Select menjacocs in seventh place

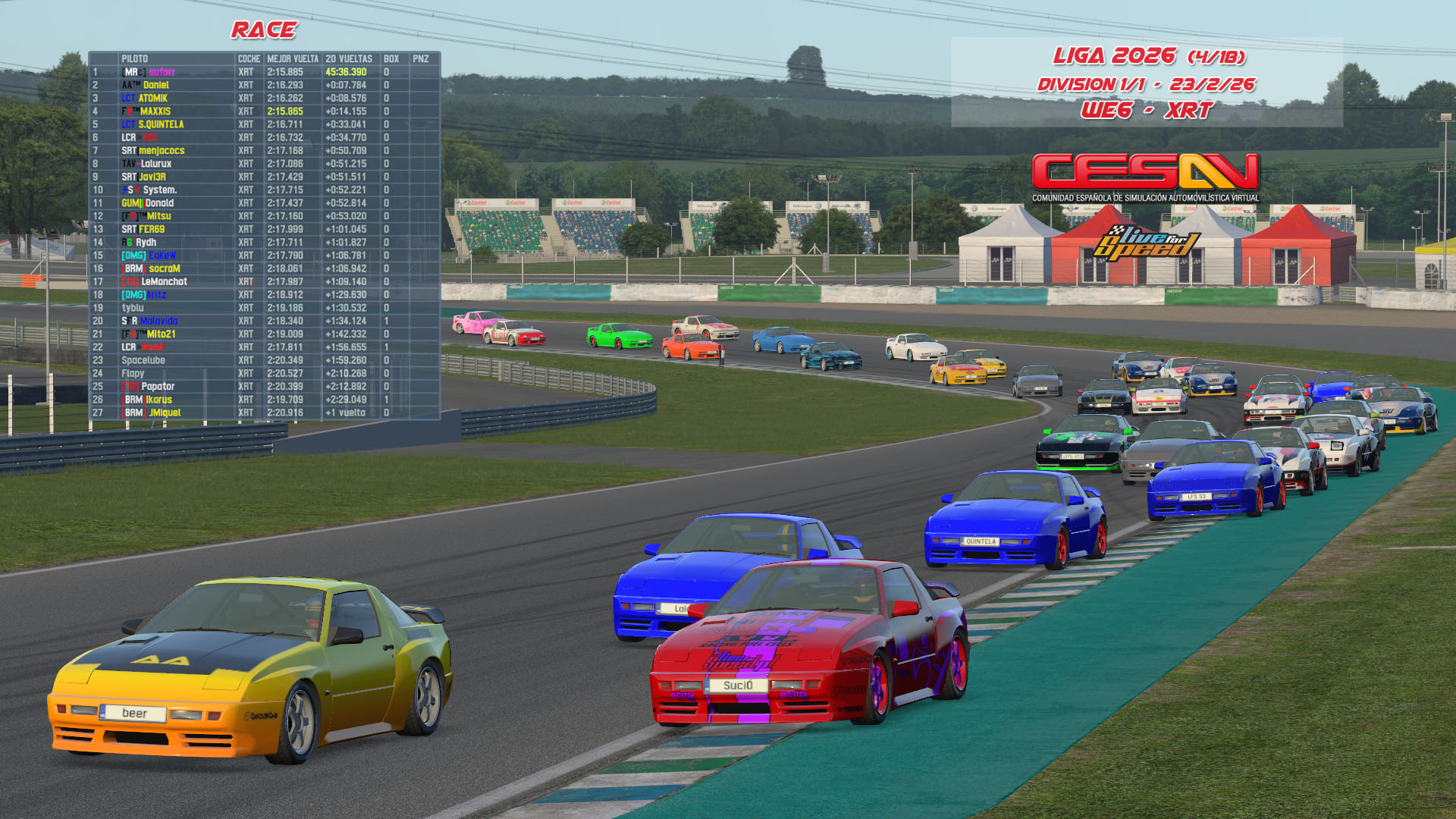(161, 151)
